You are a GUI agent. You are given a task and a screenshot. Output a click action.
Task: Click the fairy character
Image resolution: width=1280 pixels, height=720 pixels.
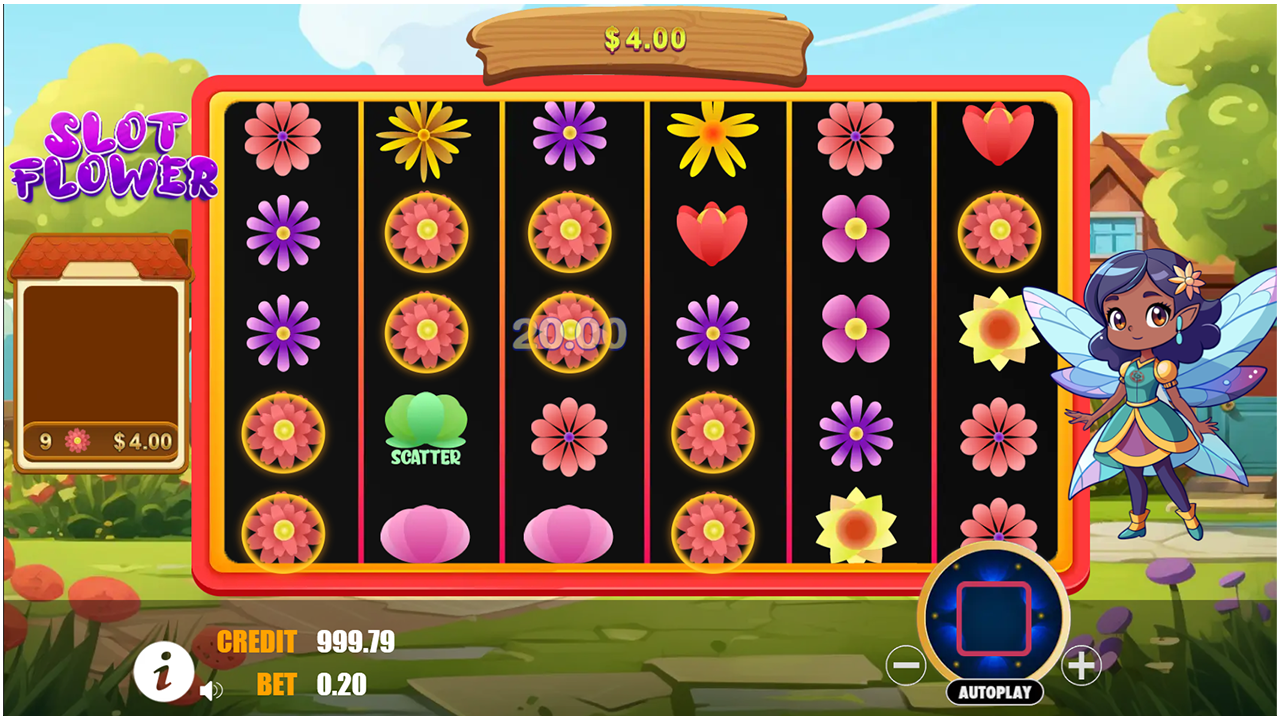click(x=1150, y=400)
